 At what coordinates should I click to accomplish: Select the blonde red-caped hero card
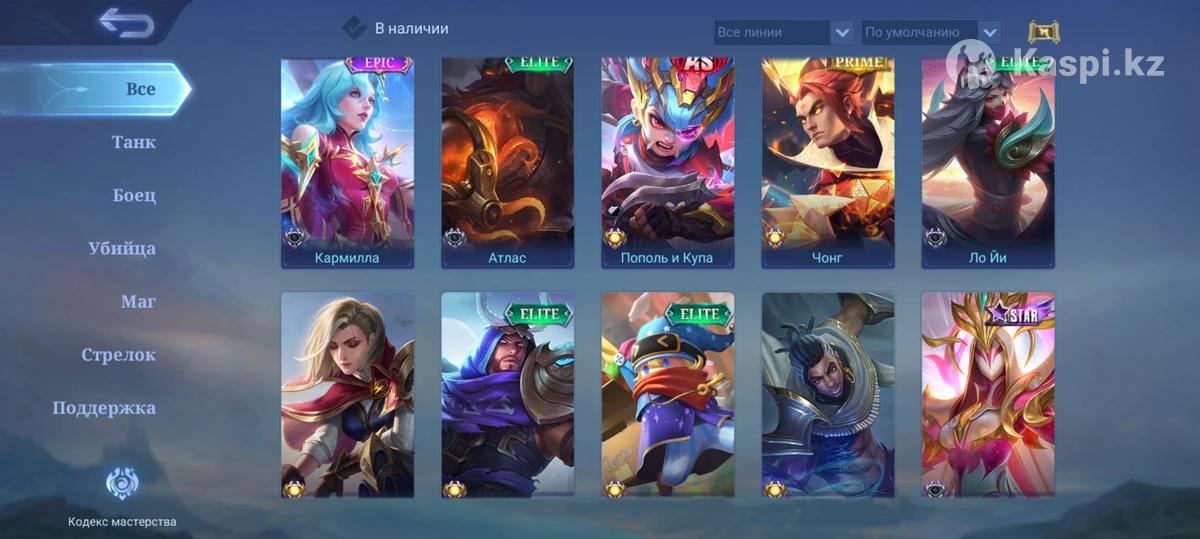point(347,395)
